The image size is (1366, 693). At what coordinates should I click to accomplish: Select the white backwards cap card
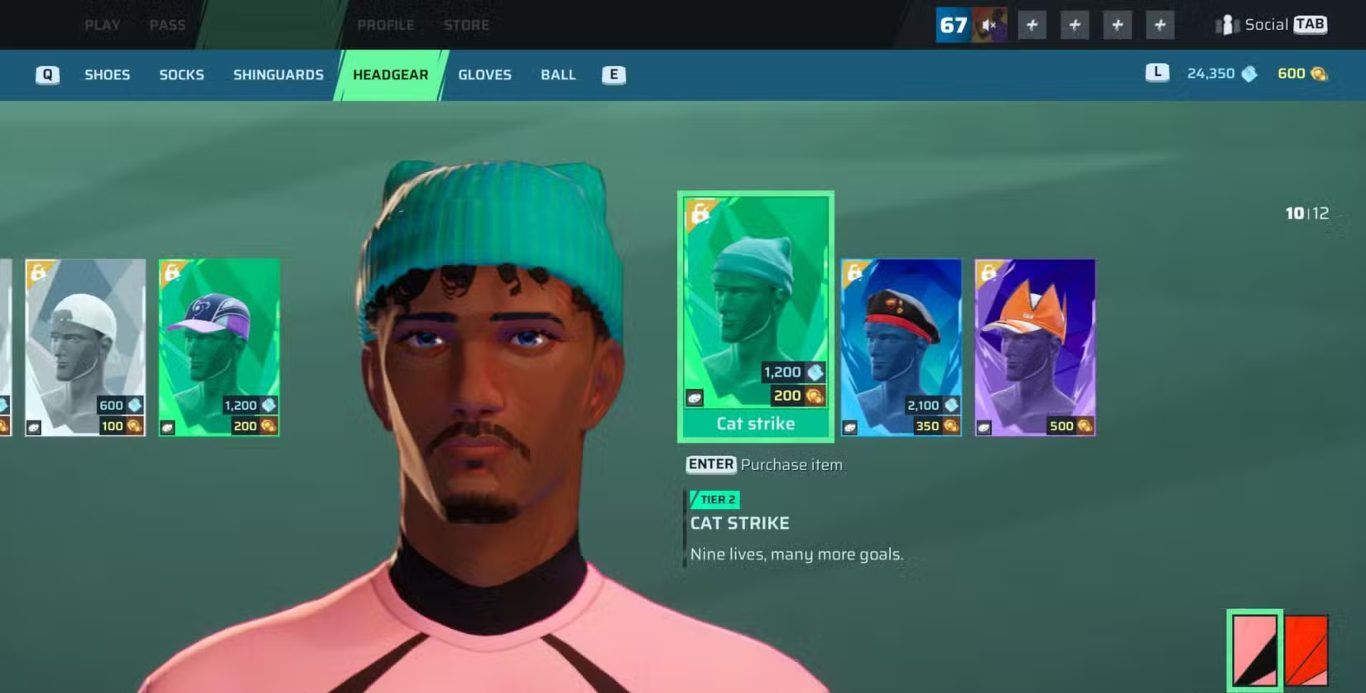85,347
